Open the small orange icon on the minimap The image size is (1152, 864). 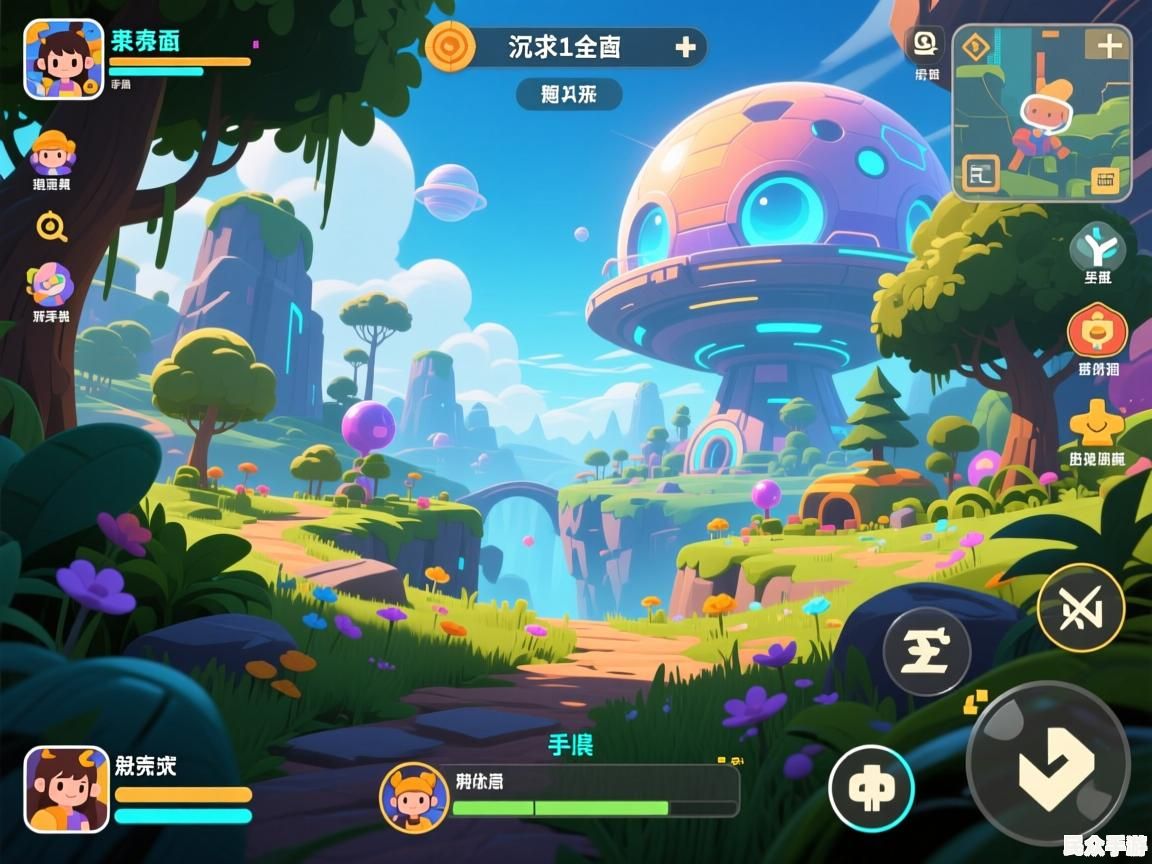coord(1105,180)
